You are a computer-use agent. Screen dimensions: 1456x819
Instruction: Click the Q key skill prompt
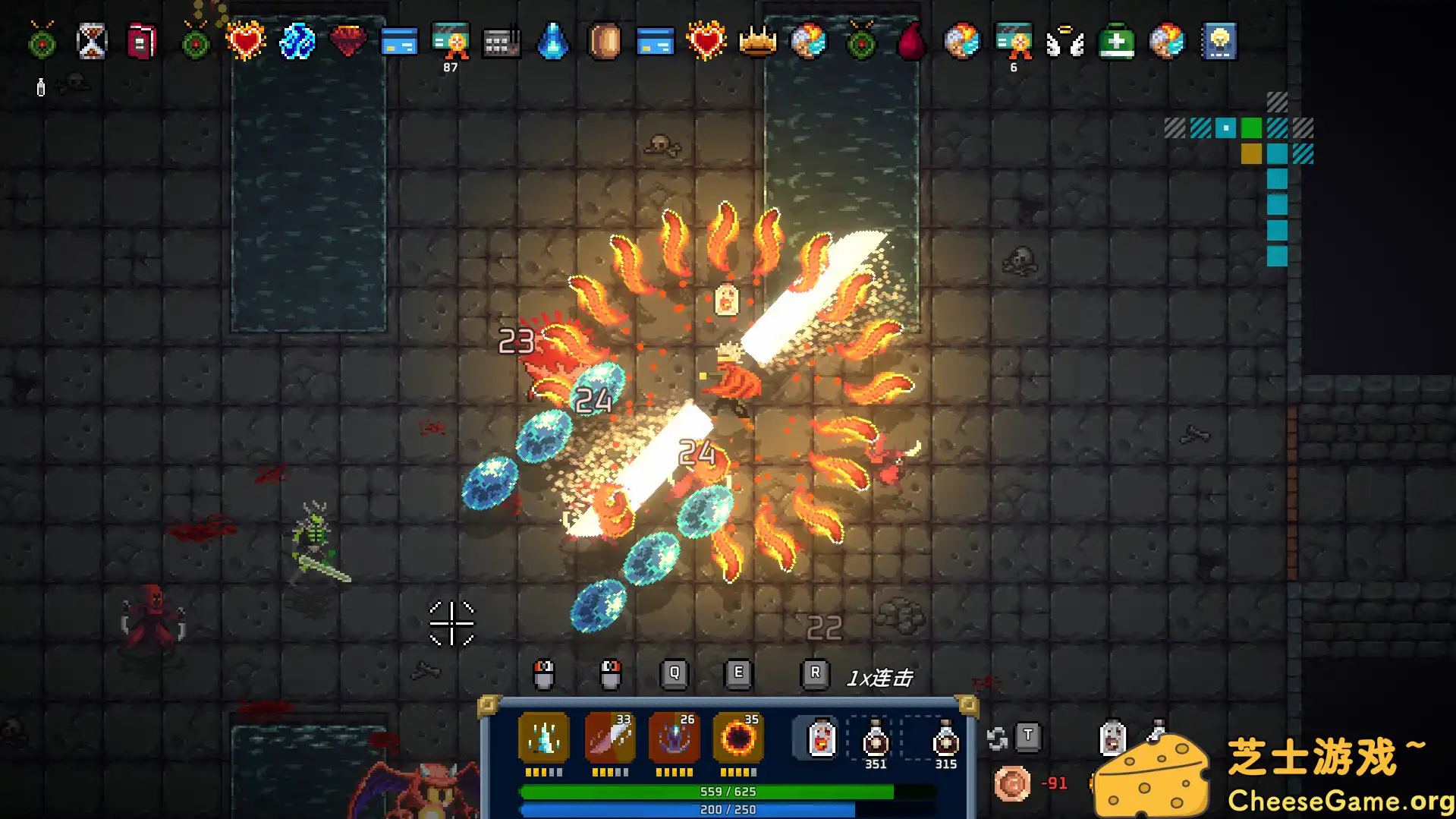(x=672, y=673)
